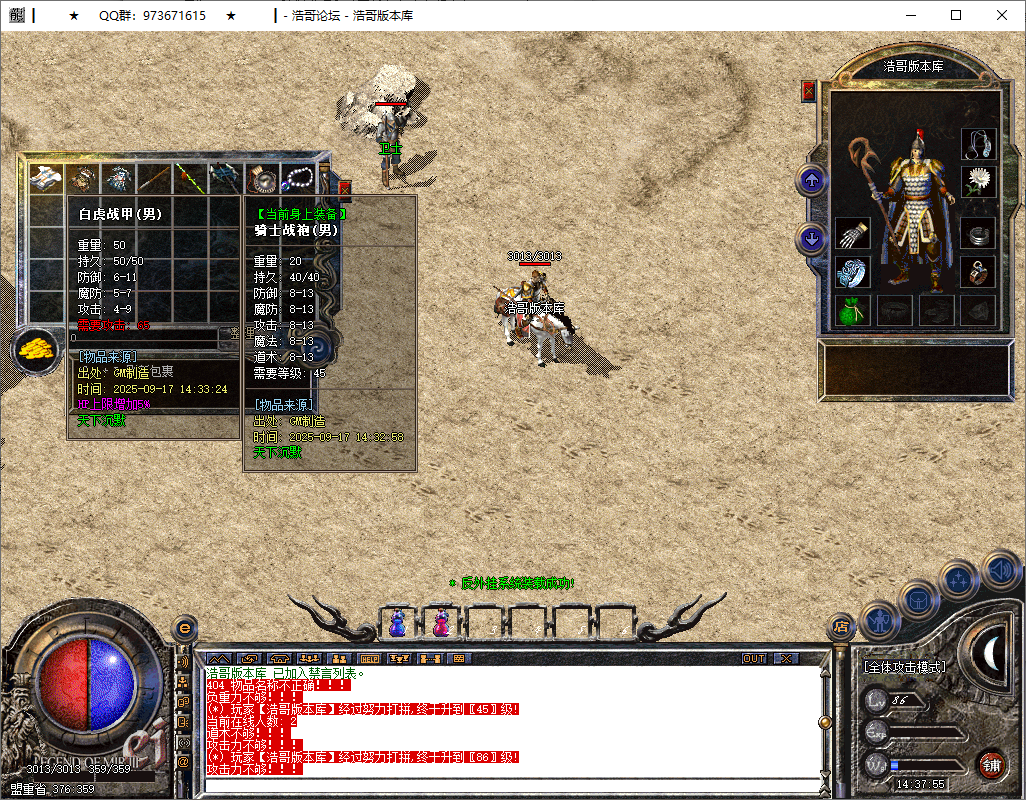Select the equipped necklace slot
The width and height of the screenshot is (1026, 800).
coord(978,144)
